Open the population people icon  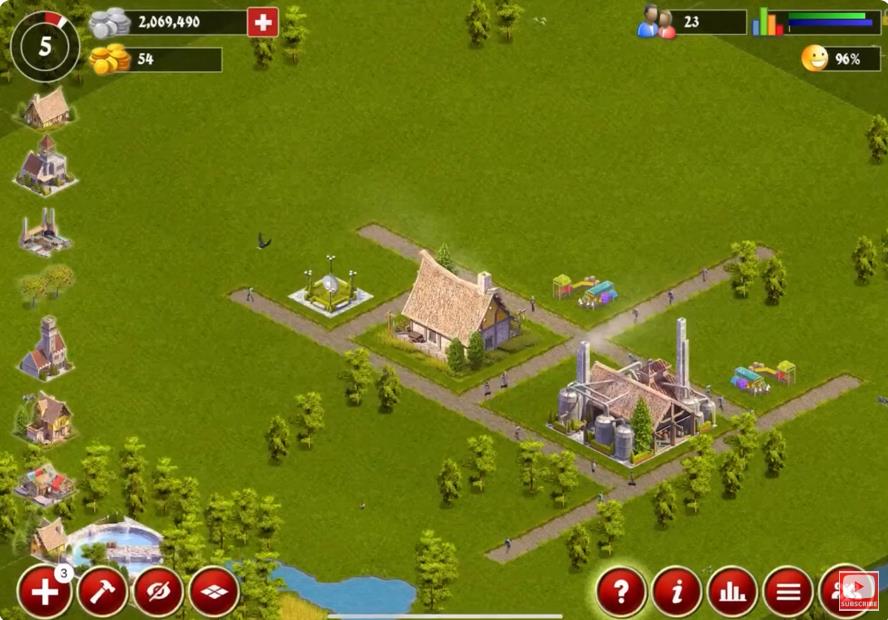pyautogui.click(x=656, y=22)
